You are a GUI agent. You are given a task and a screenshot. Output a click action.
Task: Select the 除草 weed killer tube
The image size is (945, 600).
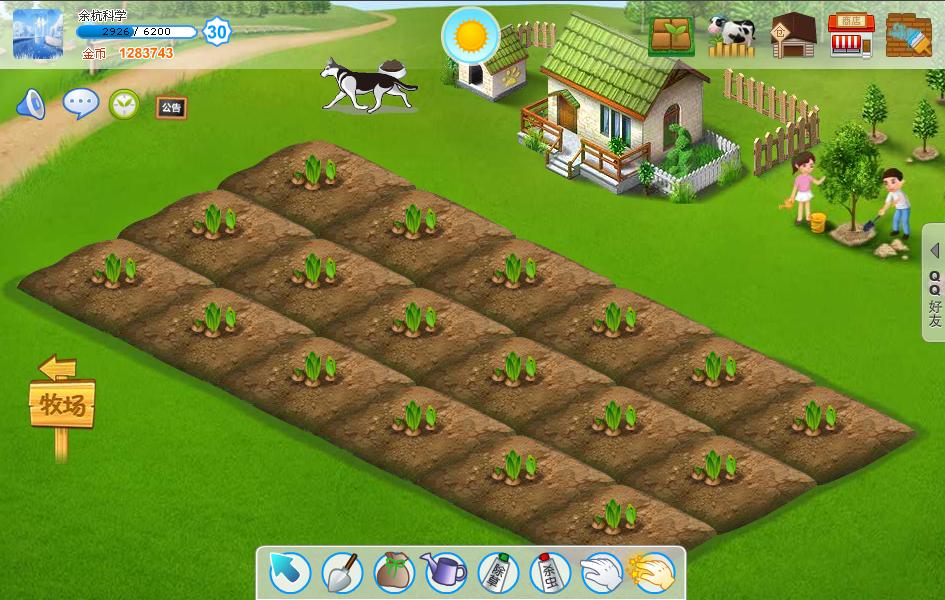tap(498, 572)
